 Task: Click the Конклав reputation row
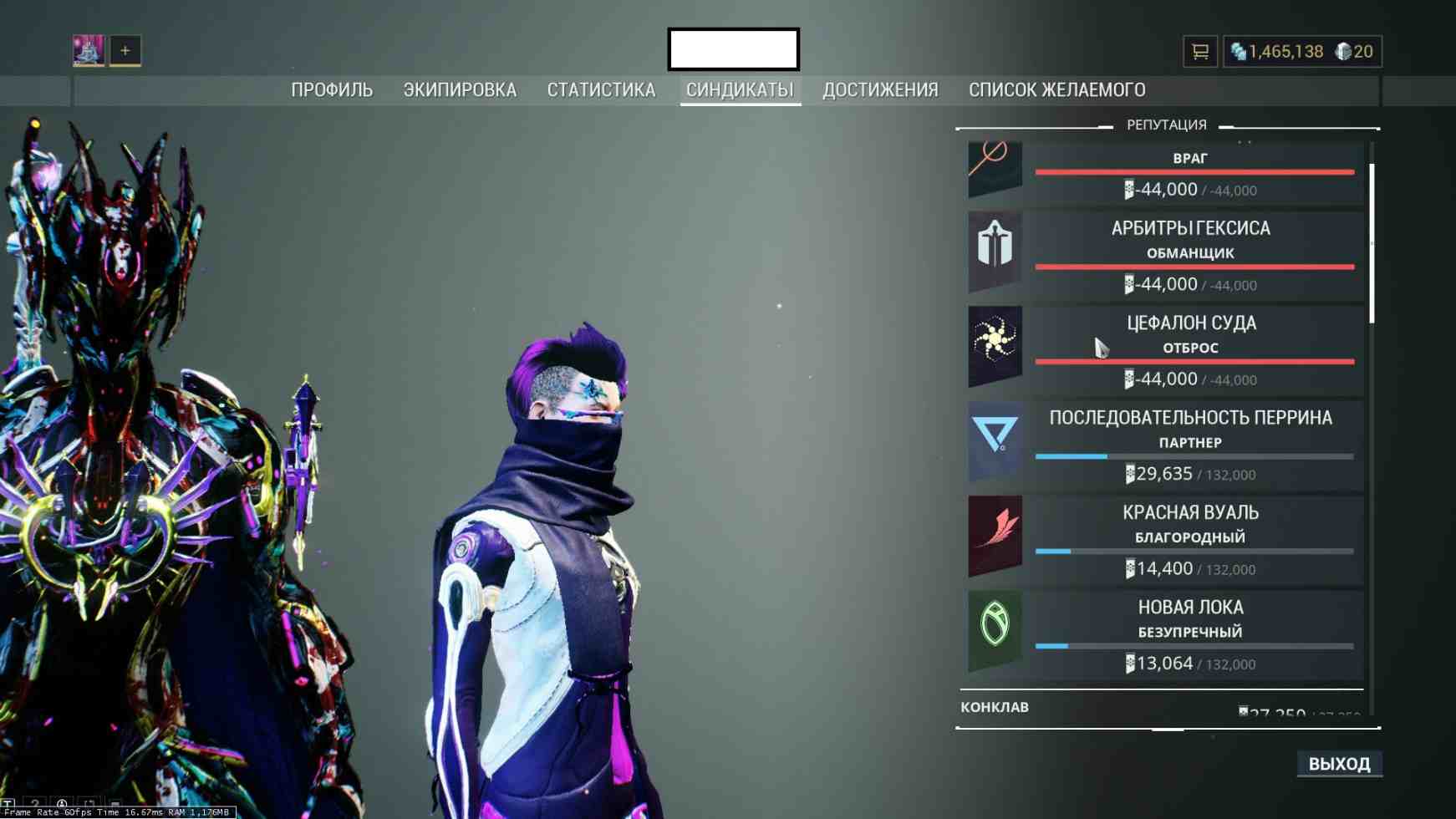1160,707
